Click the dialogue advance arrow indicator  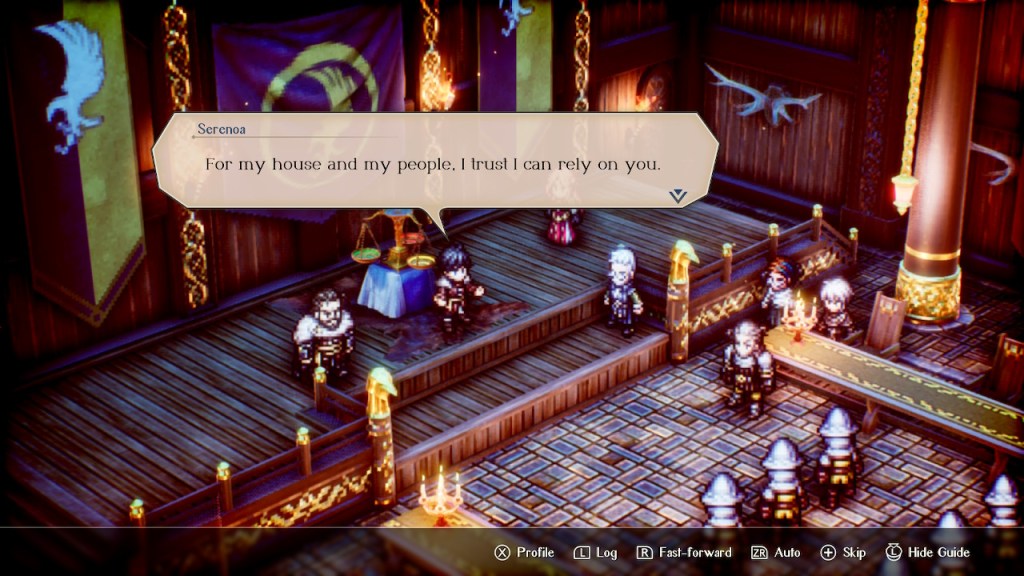678,196
